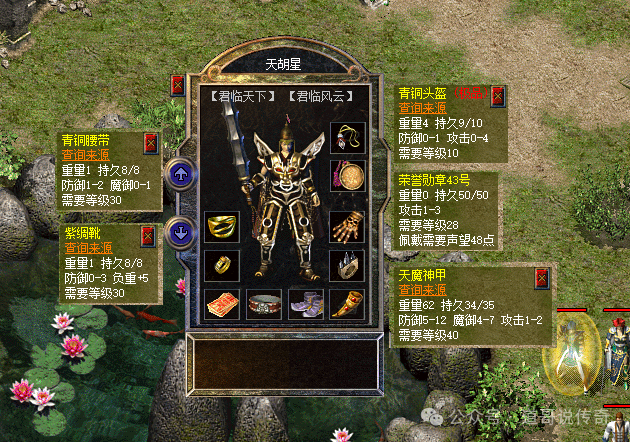The height and width of the screenshot is (442, 630).
Task: Select the purple boots slot
Action: pyautogui.click(x=305, y=303)
